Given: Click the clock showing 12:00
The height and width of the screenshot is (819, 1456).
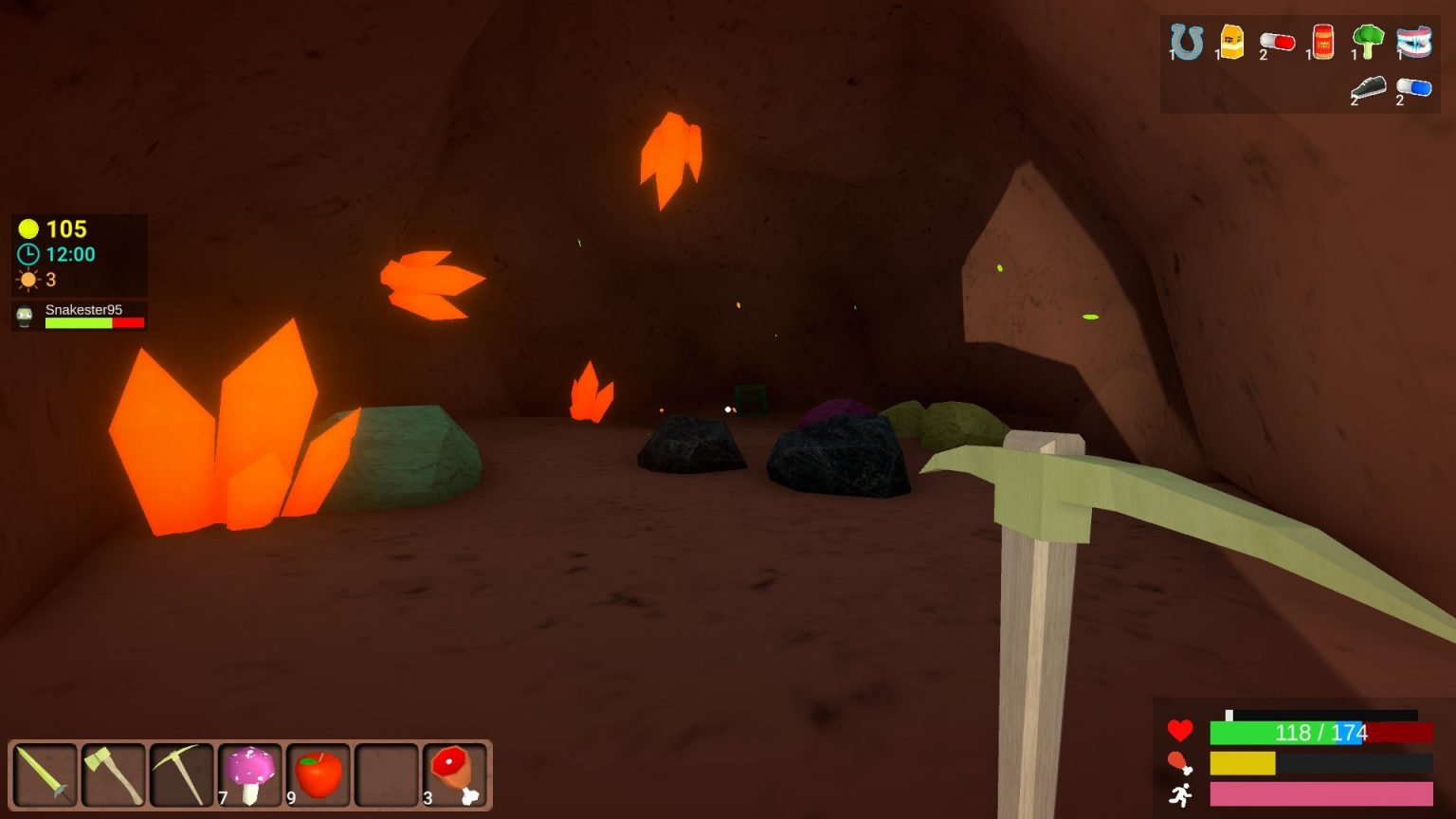Looking at the screenshot, I should 57,254.
